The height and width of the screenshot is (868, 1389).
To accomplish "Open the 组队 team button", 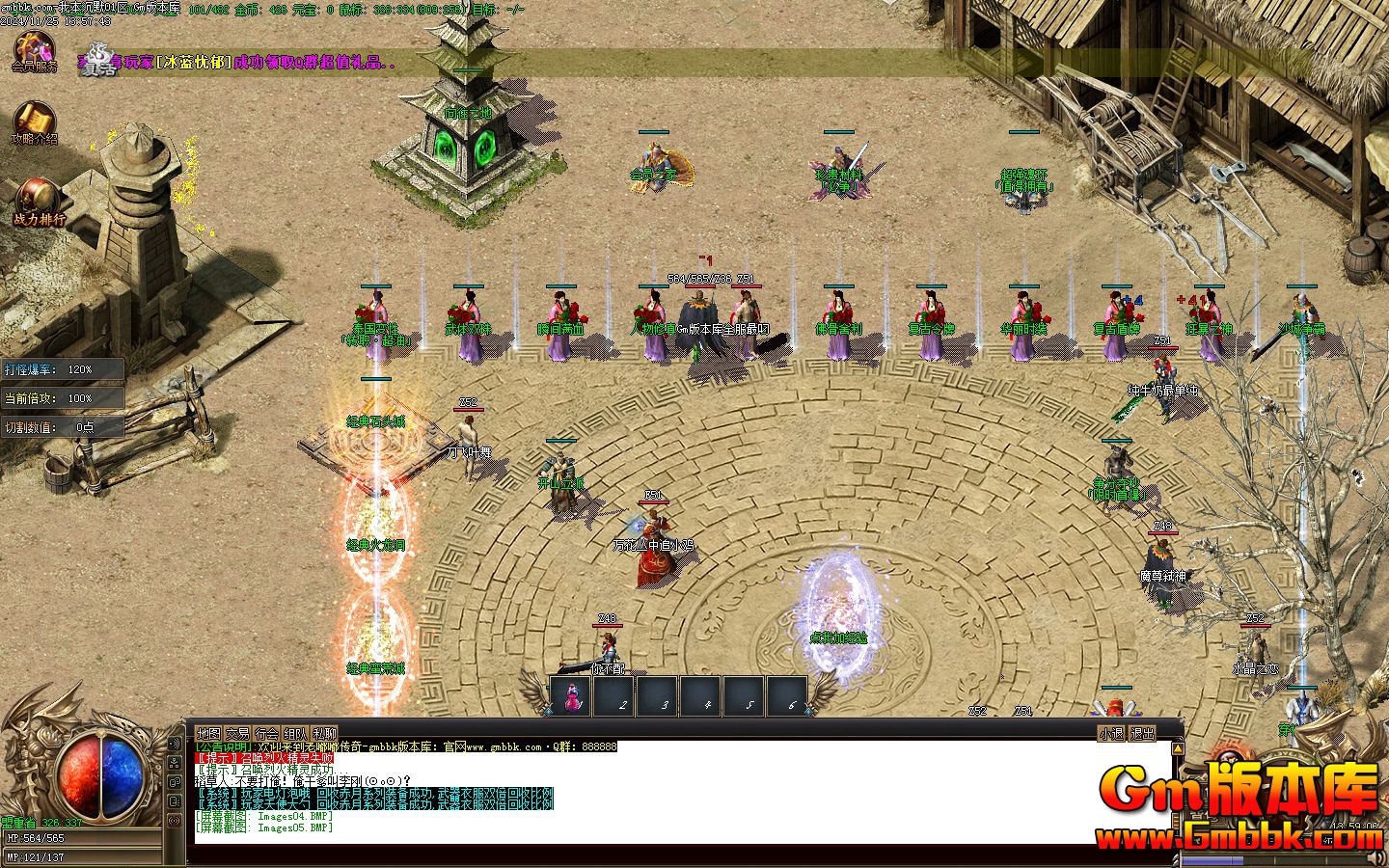I will pos(295,734).
